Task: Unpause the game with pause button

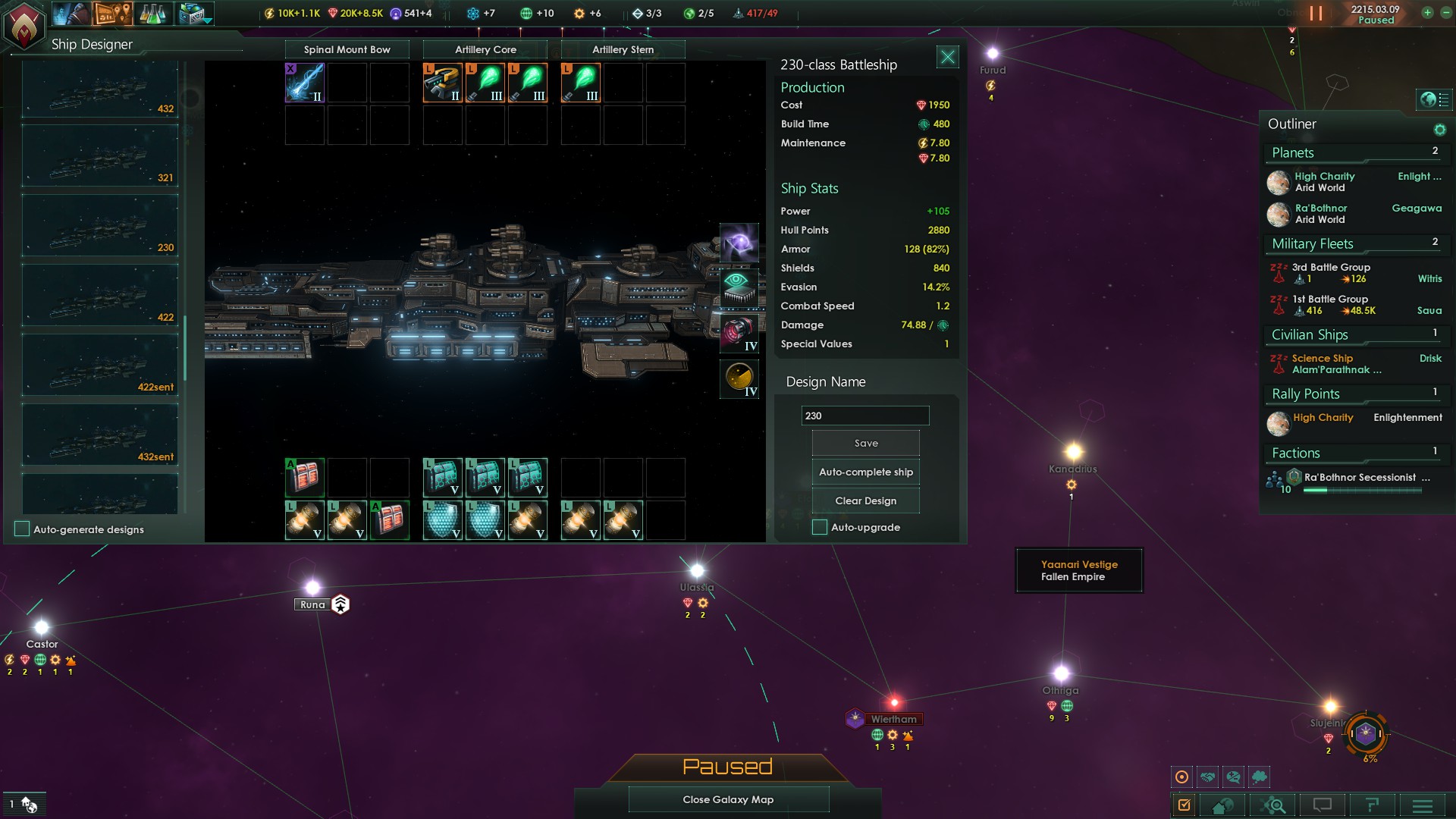Action: [1315, 14]
